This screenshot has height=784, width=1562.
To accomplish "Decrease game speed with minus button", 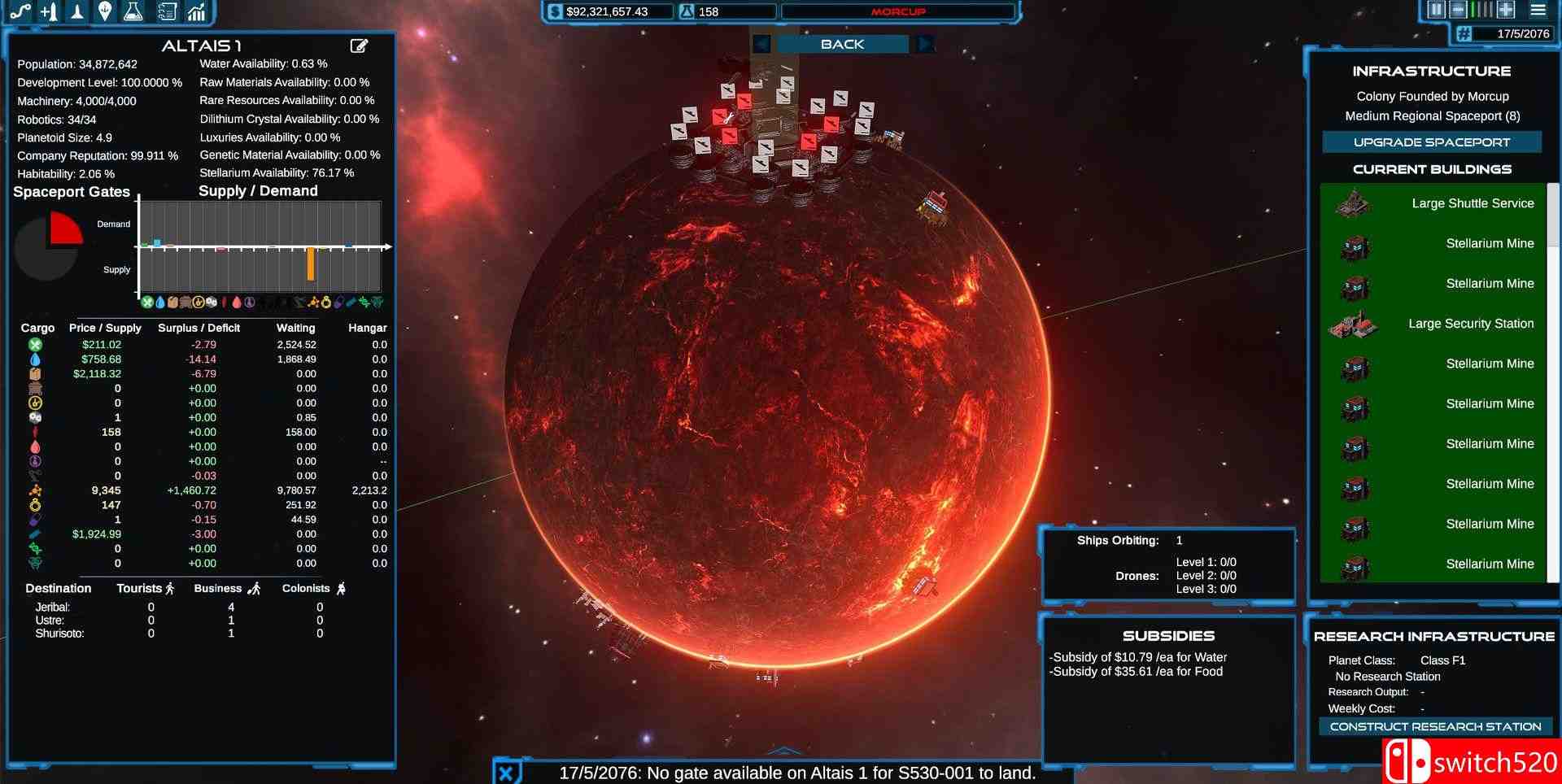I will click(1459, 10).
